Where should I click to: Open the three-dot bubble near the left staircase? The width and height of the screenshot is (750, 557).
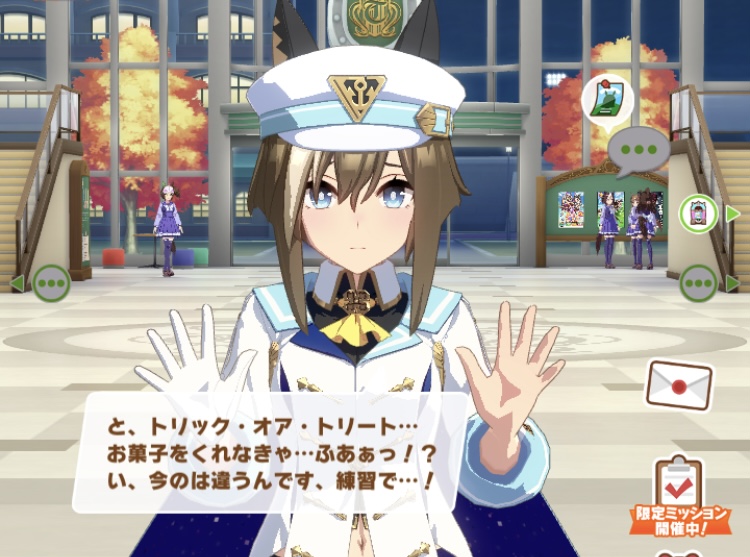coord(51,283)
